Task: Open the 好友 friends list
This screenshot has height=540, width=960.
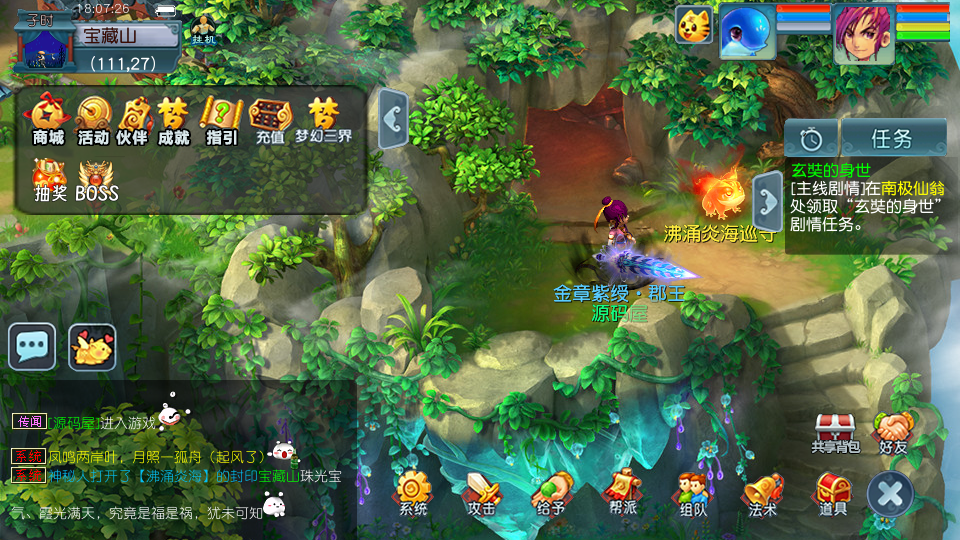Action: coord(893,432)
